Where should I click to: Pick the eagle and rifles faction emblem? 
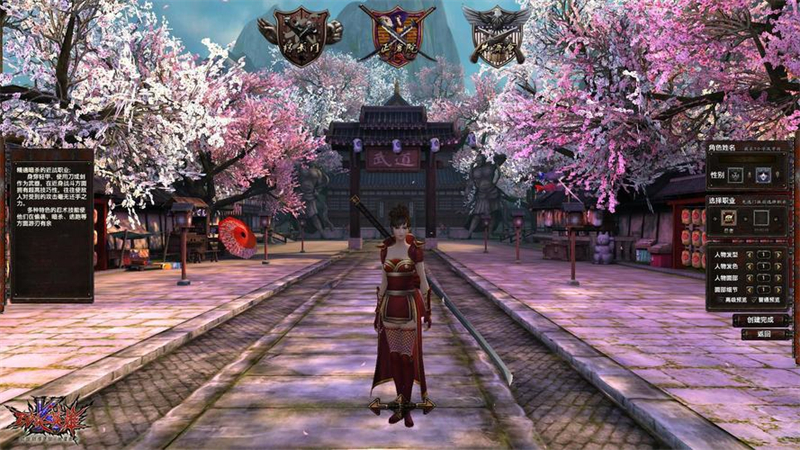(497, 35)
